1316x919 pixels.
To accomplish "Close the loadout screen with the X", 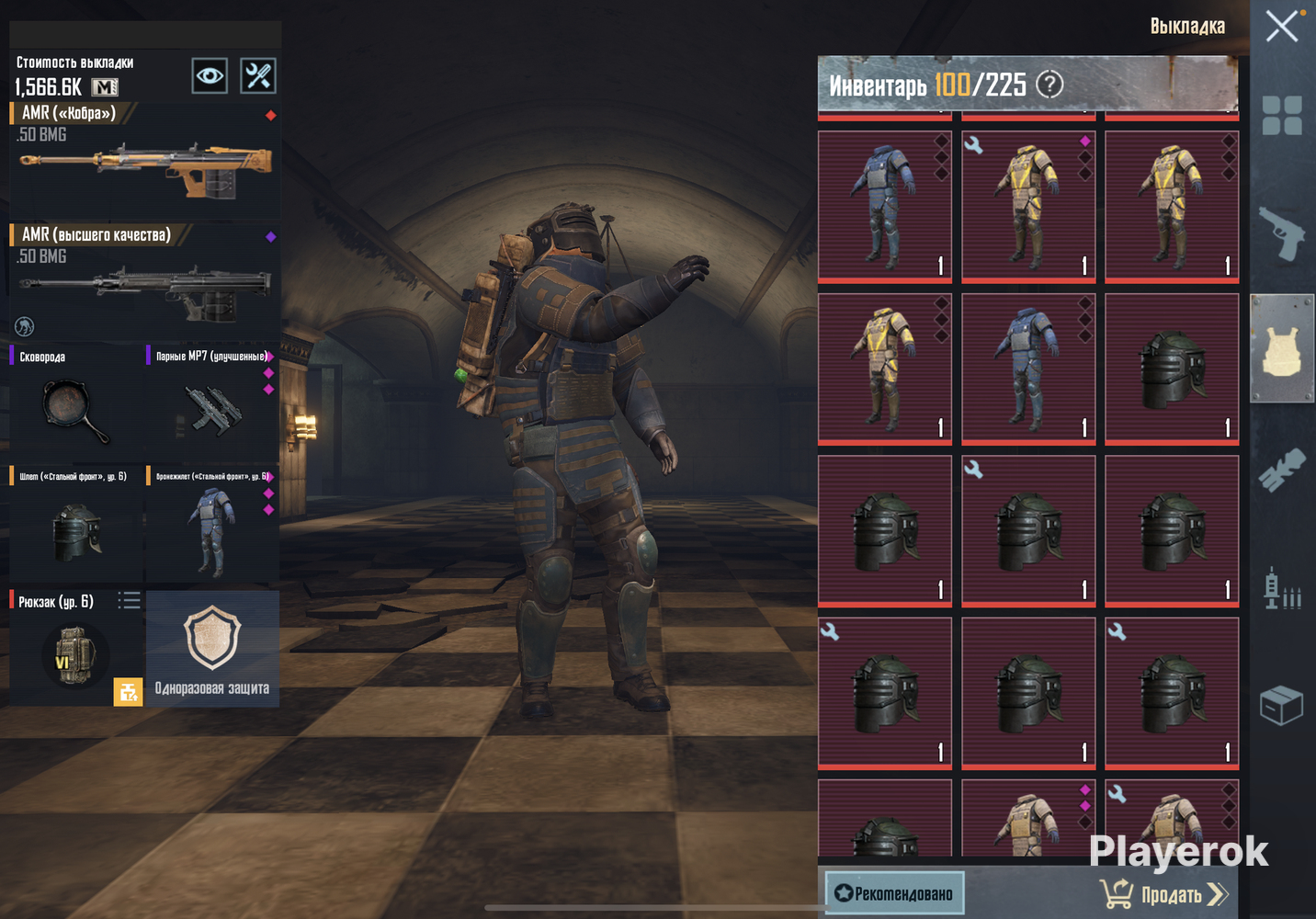I will click(1281, 27).
